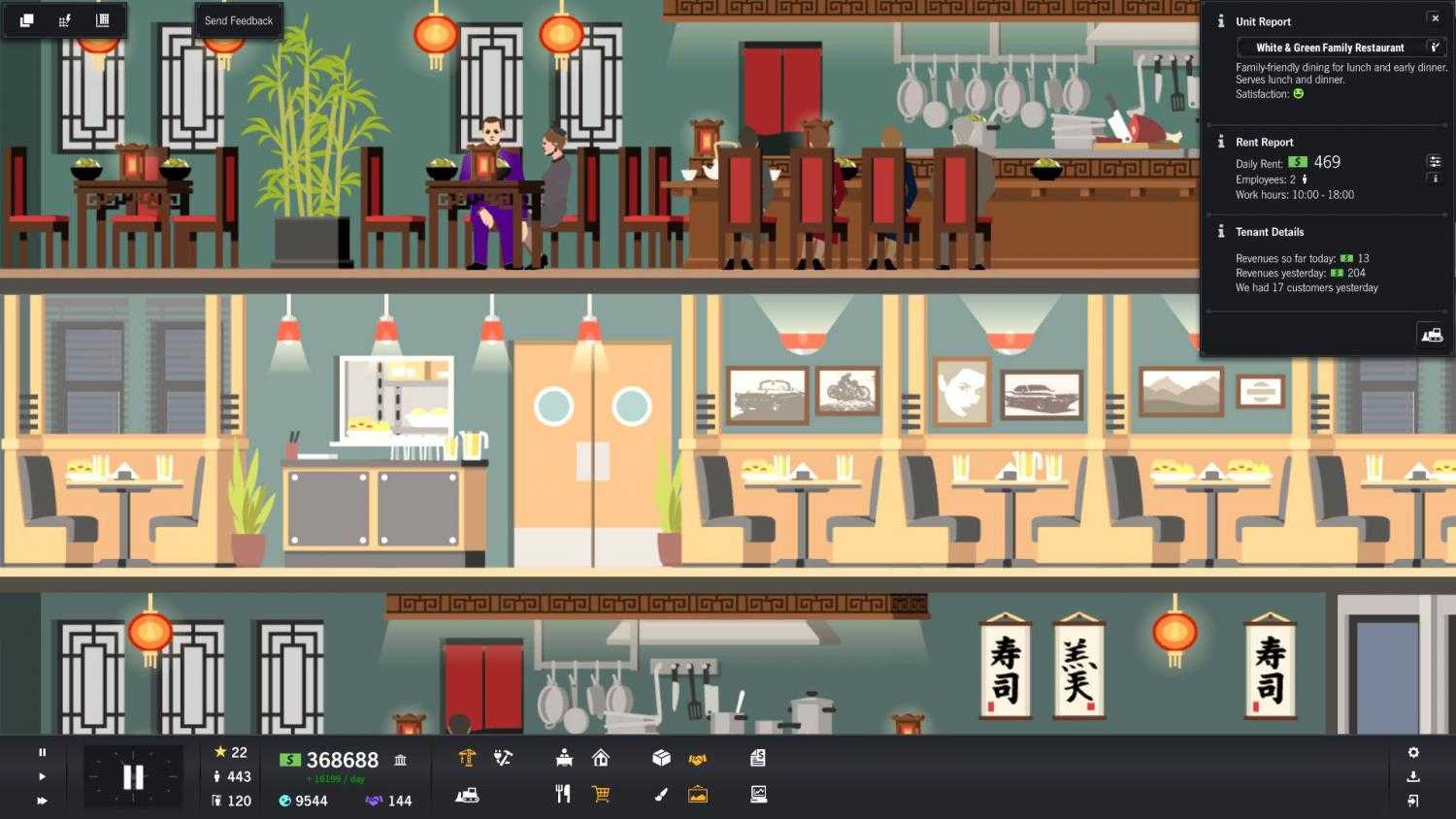Toggle the electrical grid overlay
The height and width of the screenshot is (819, 1456).
point(64,19)
